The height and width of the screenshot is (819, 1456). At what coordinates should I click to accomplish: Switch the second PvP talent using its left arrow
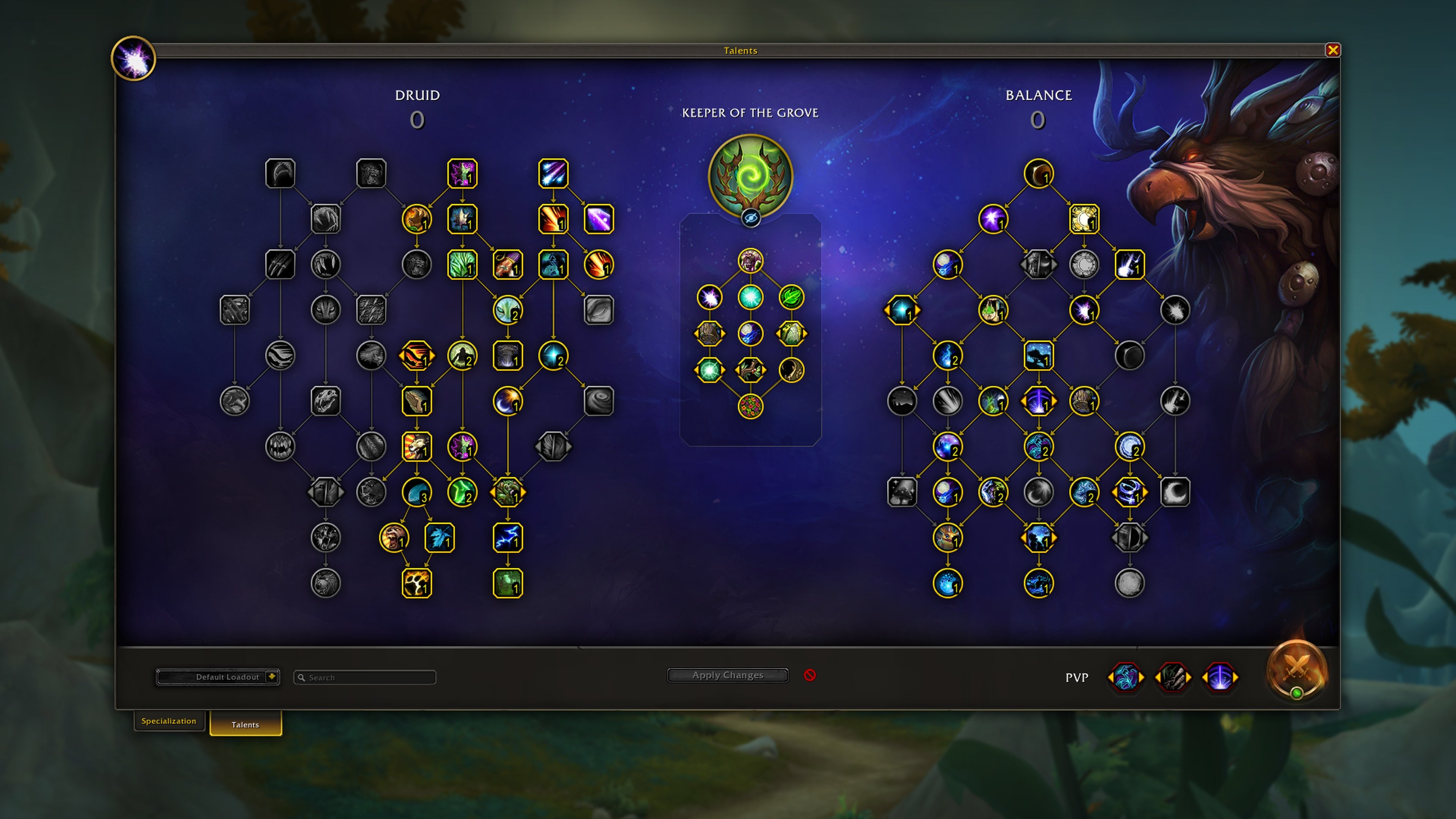point(1159,678)
